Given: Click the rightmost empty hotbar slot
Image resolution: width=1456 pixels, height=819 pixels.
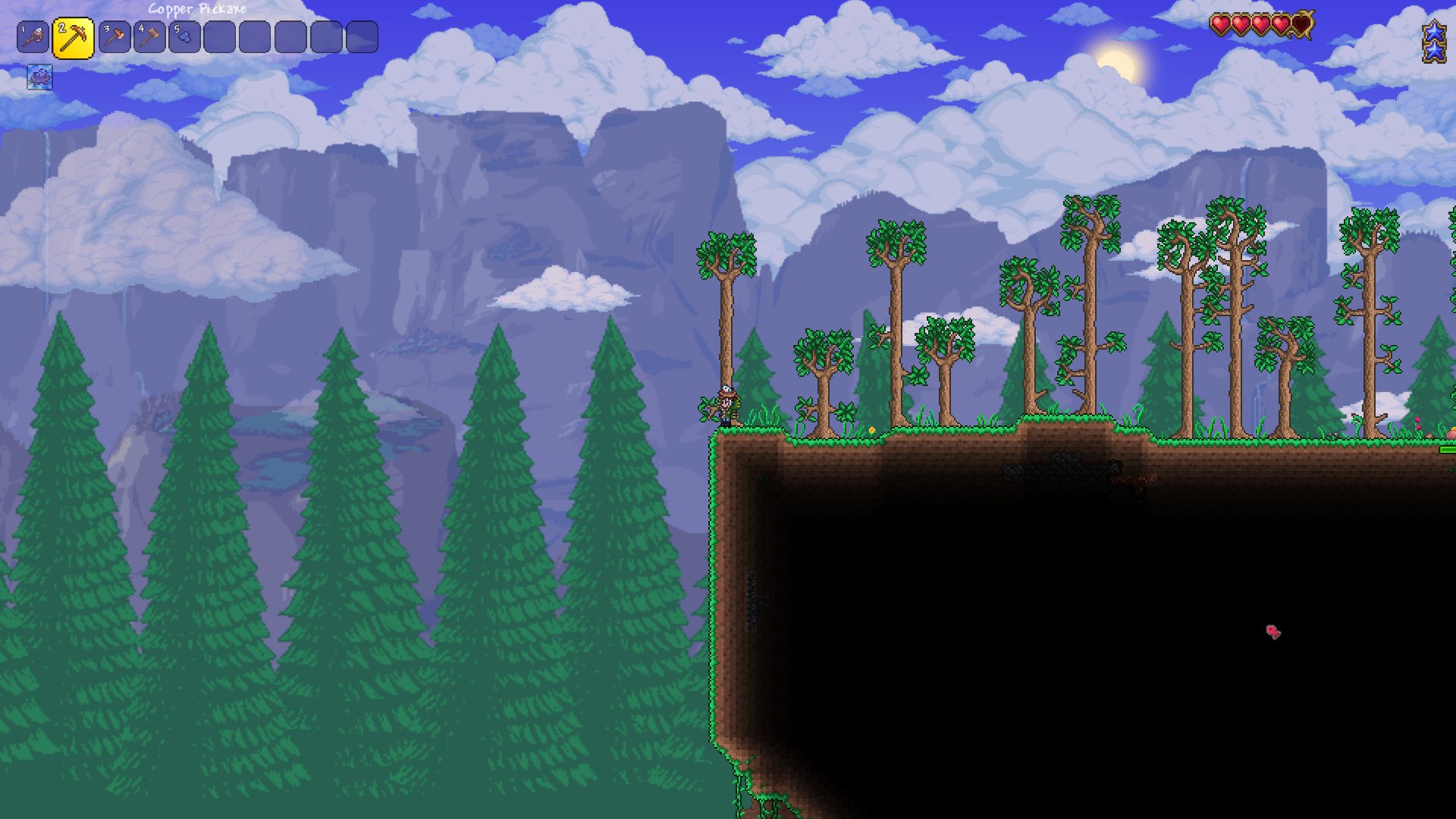Looking at the screenshot, I should pos(362,34).
